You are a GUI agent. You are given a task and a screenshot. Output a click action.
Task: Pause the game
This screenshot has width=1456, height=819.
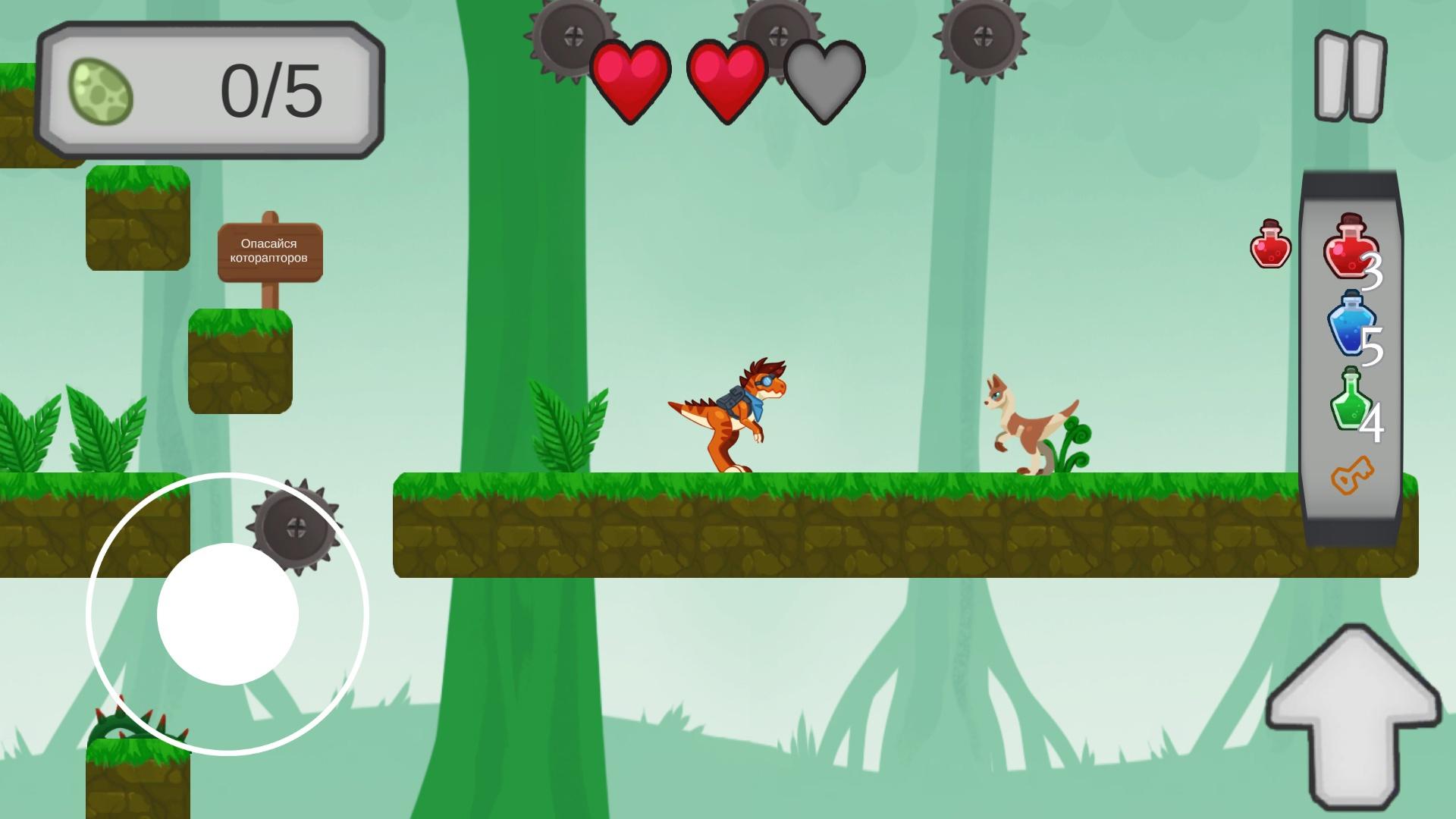click(1350, 77)
